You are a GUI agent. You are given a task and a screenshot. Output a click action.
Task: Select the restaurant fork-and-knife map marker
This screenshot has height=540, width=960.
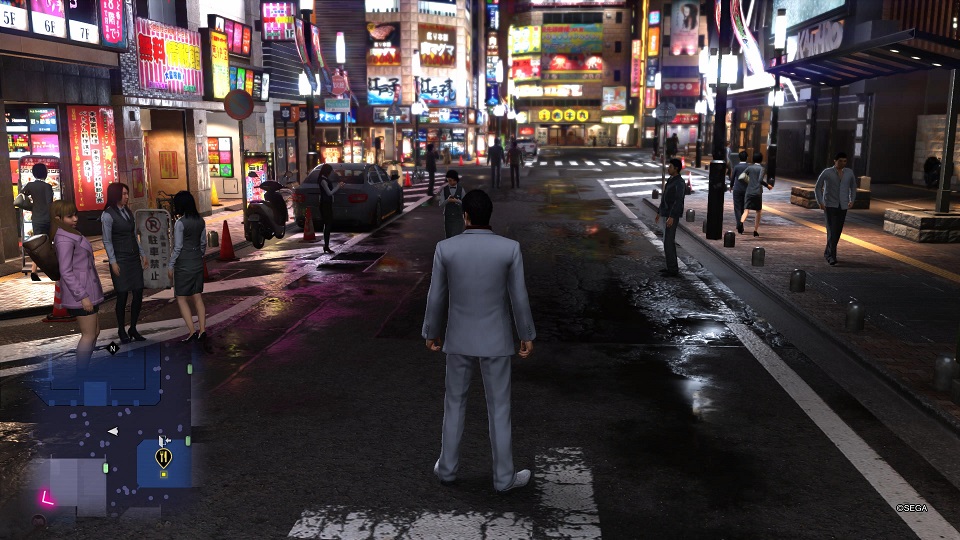pyautogui.click(x=163, y=457)
